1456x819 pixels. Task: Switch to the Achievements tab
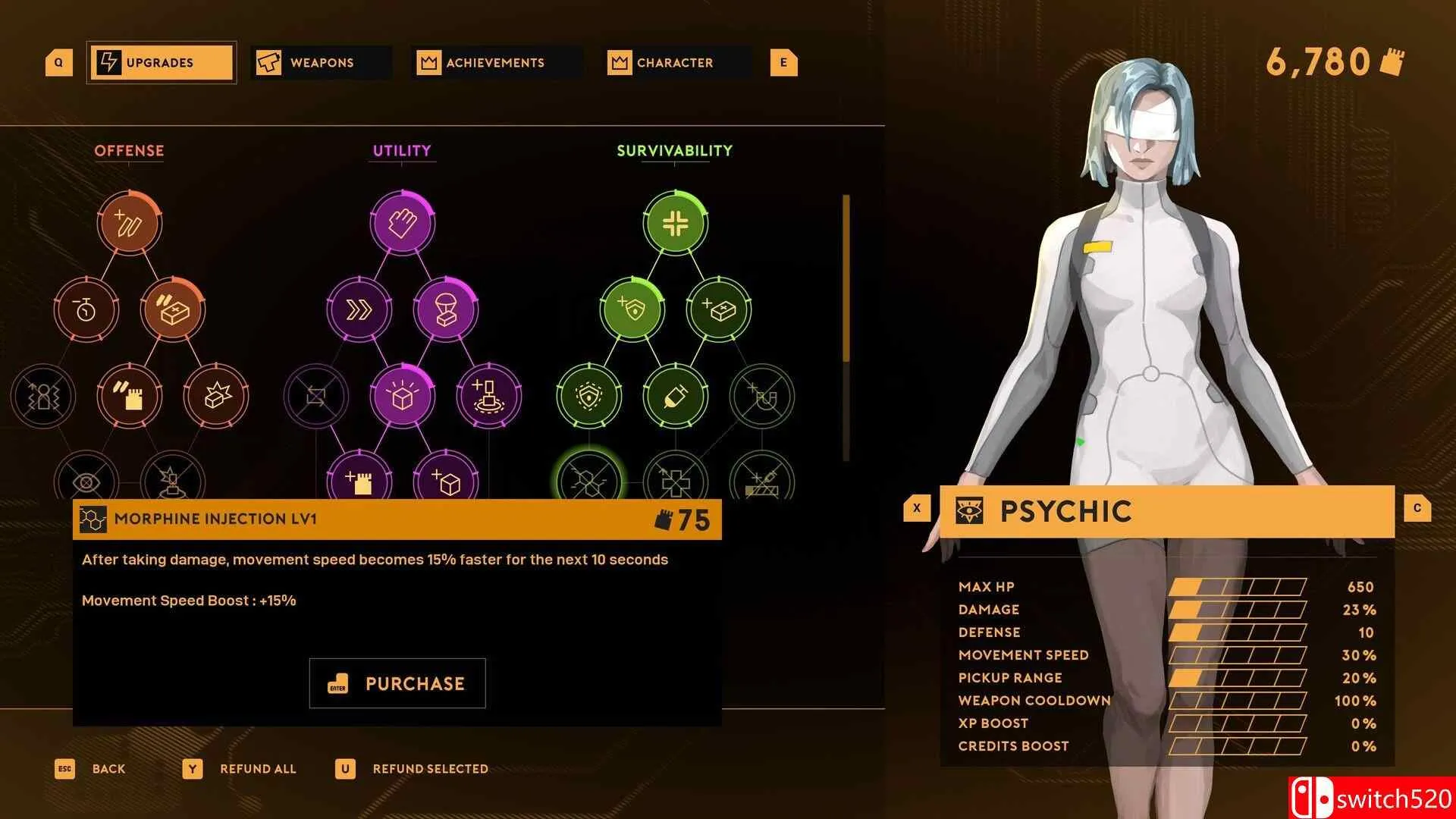tap(494, 62)
